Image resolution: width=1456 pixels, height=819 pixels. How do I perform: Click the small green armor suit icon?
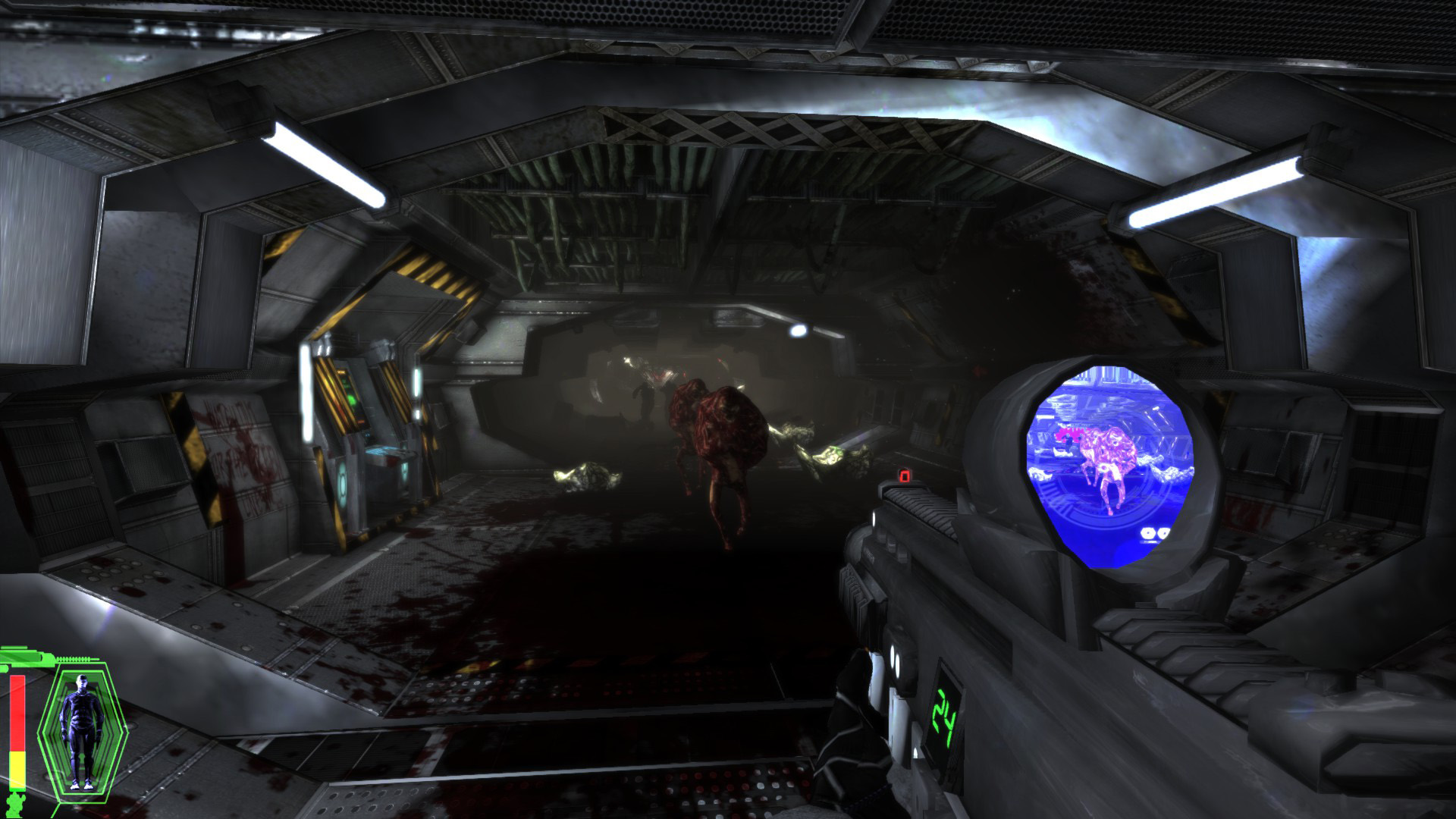point(15,804)
